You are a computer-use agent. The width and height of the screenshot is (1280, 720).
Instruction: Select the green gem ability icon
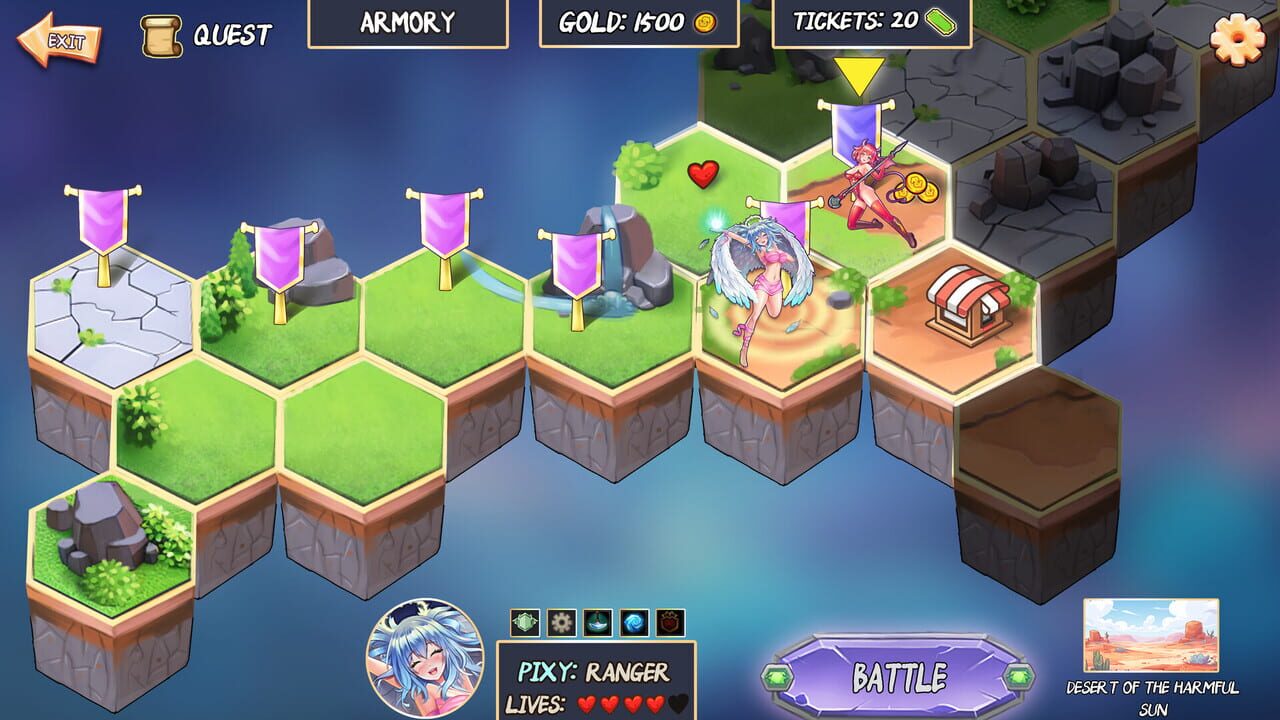pos(524,623)
